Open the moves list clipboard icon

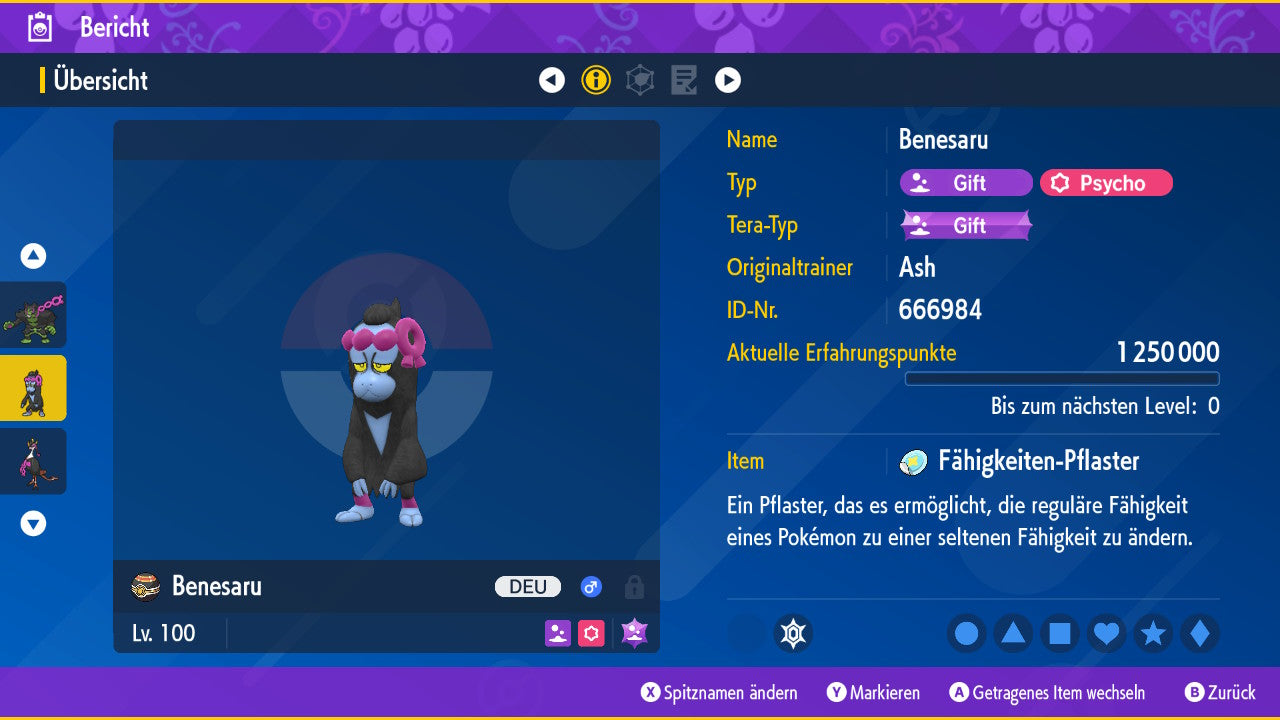pos(684,80)
